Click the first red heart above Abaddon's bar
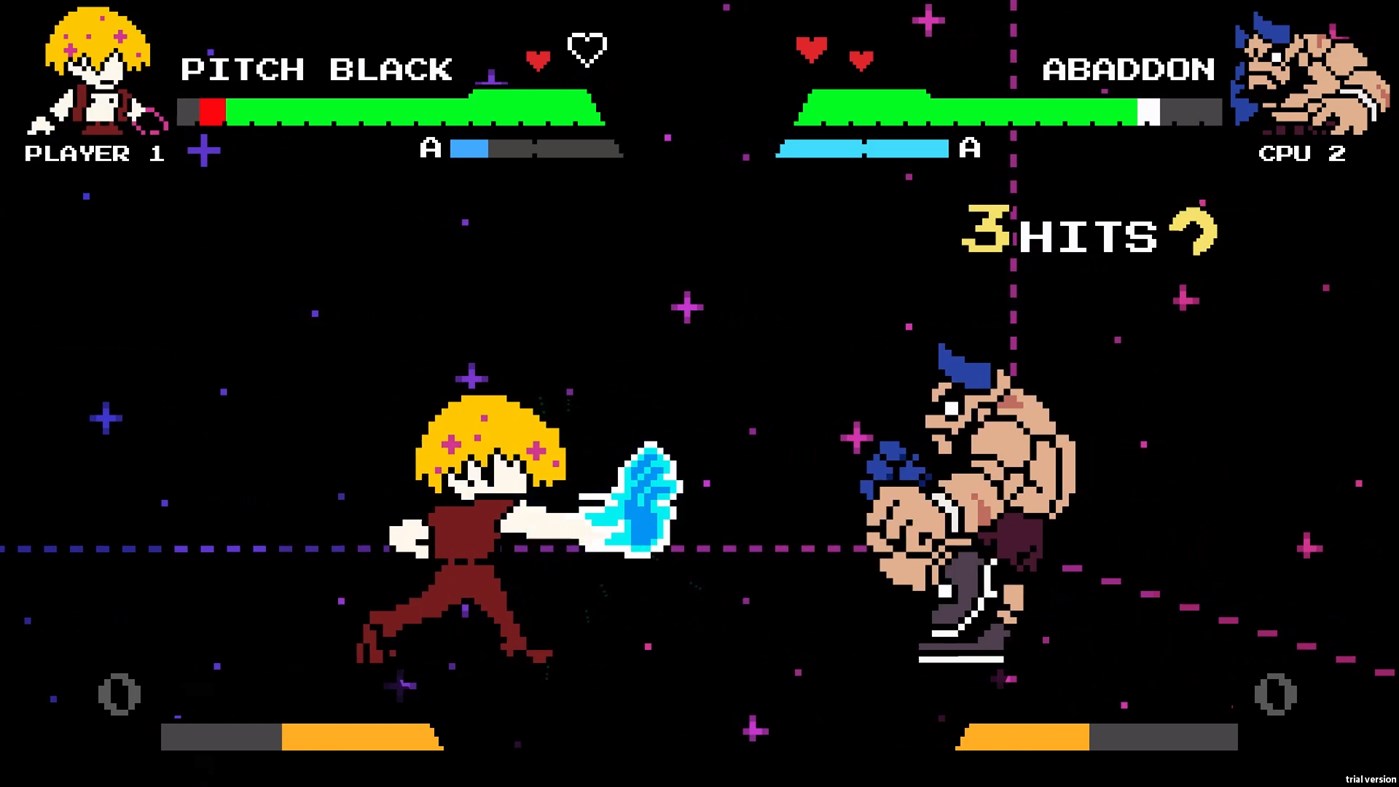 click(x=812, y=48)
